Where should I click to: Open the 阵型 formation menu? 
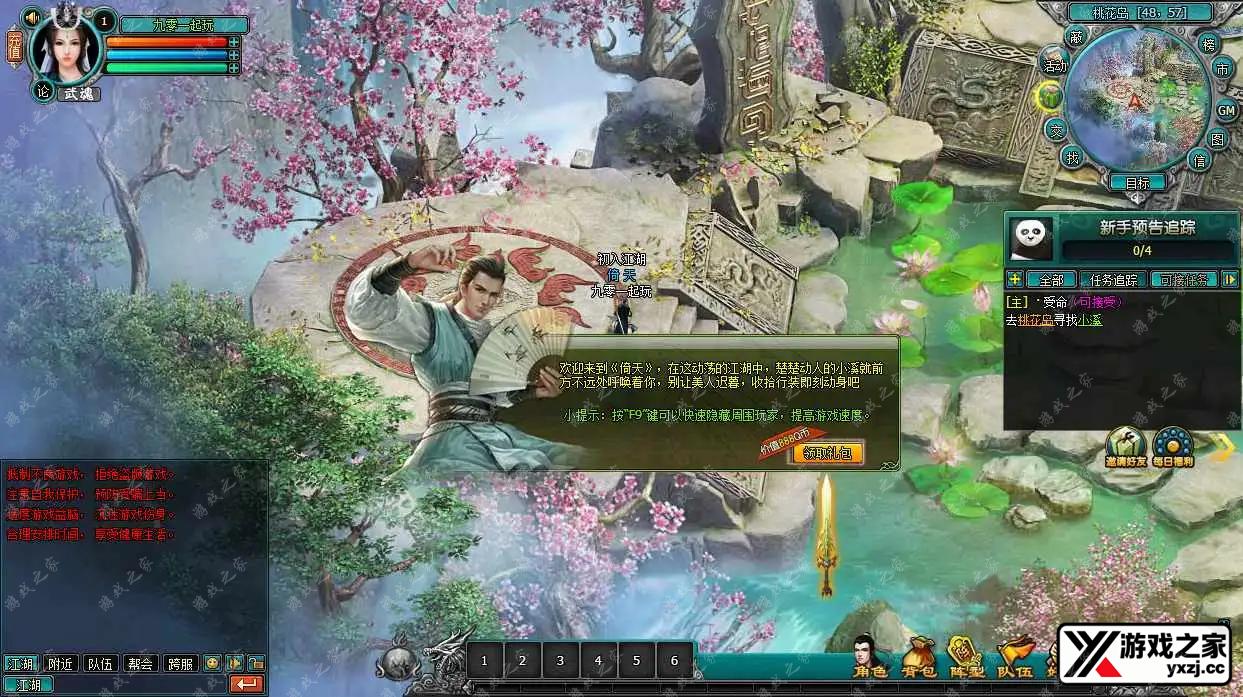pos(965,656)
